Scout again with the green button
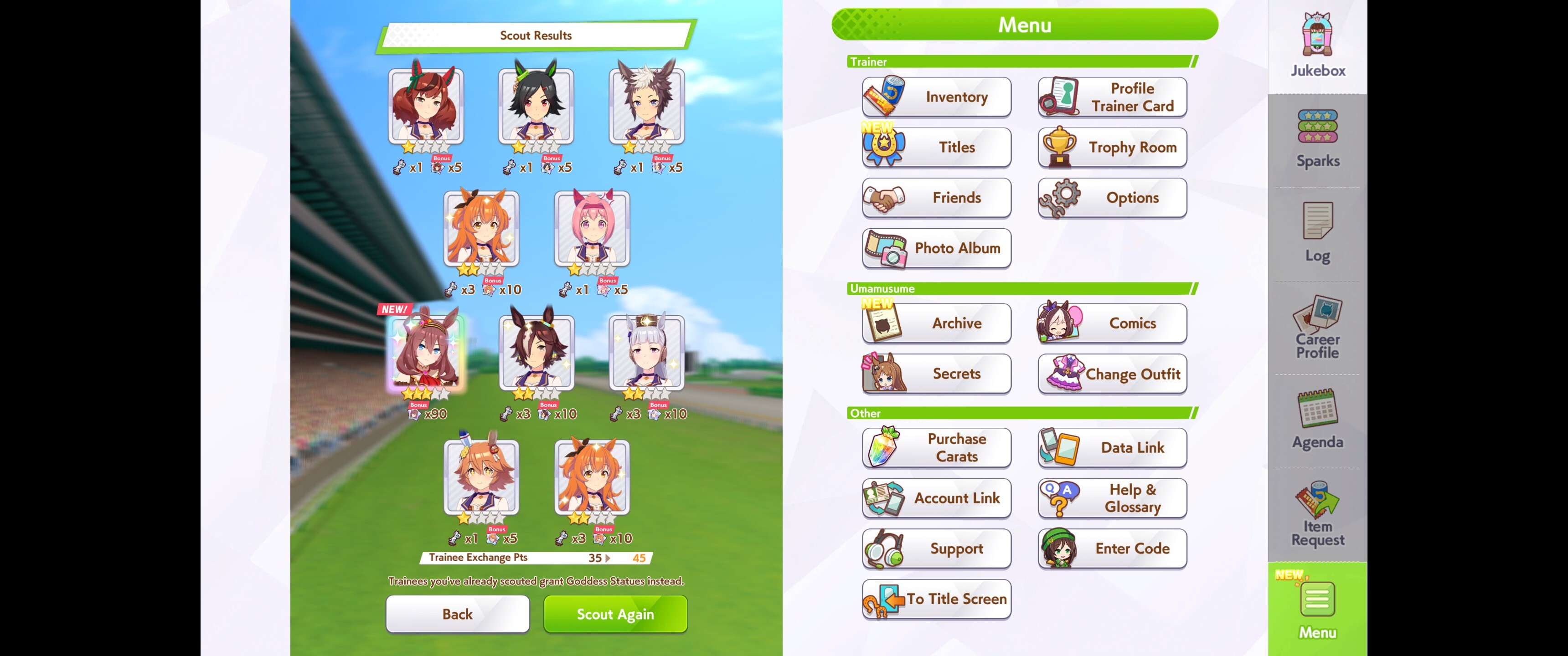 tap(615, 614)
